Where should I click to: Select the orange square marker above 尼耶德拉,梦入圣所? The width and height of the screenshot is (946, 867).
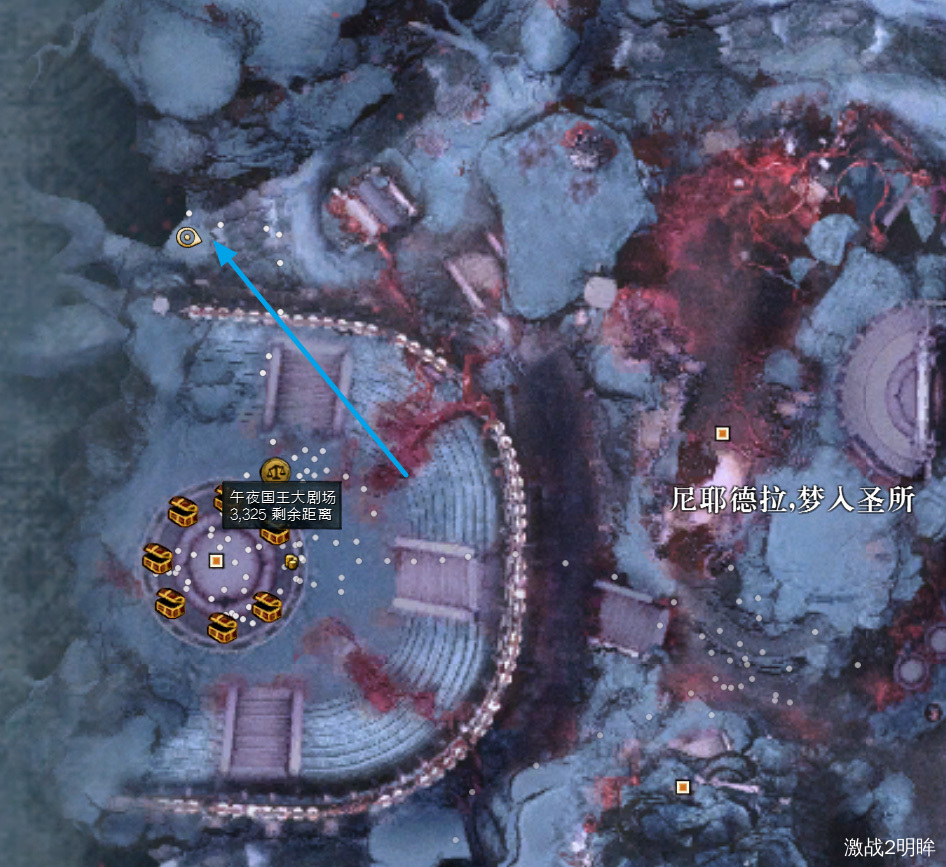[722, 433]
